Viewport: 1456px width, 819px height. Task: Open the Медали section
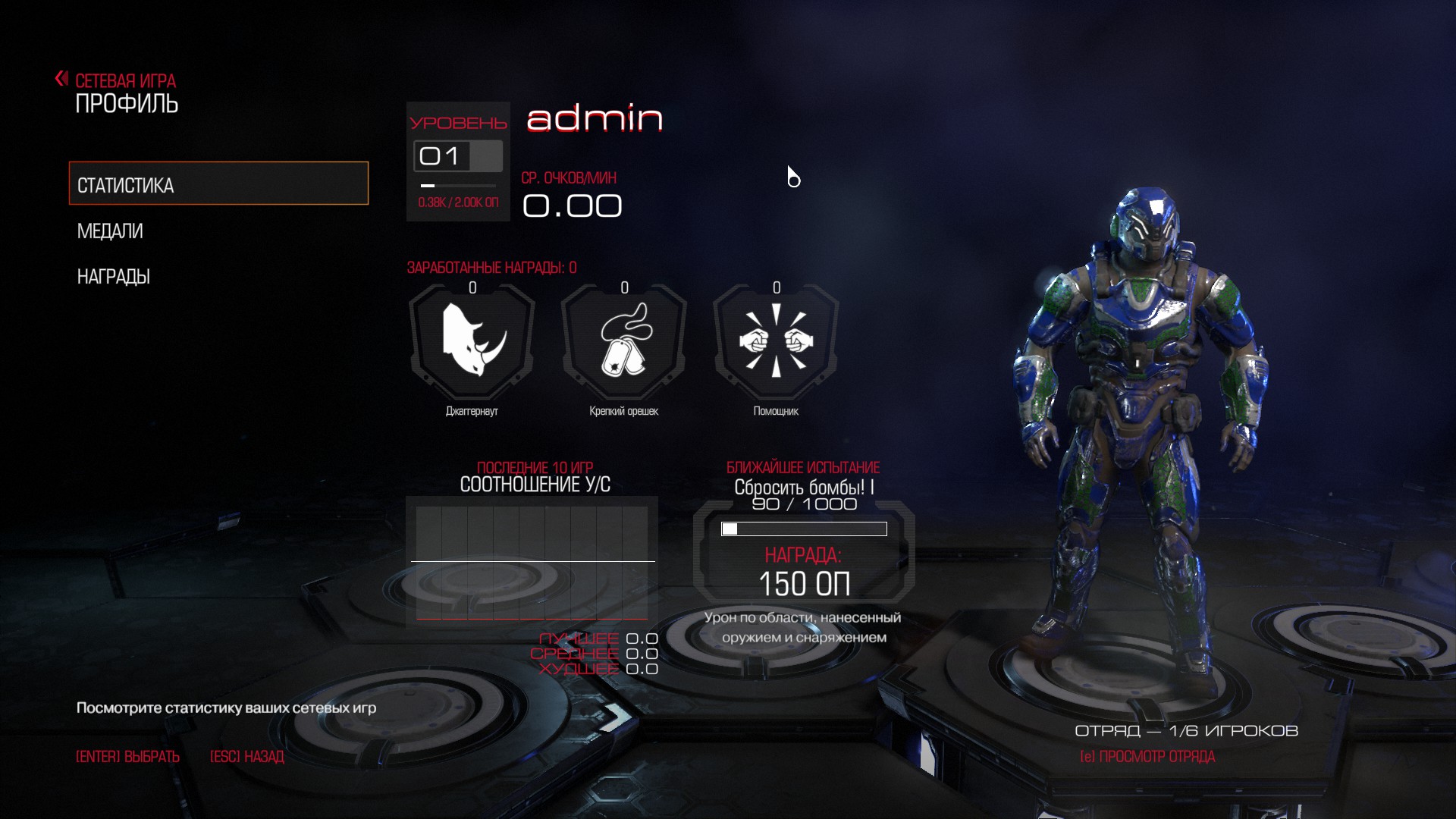111,231
